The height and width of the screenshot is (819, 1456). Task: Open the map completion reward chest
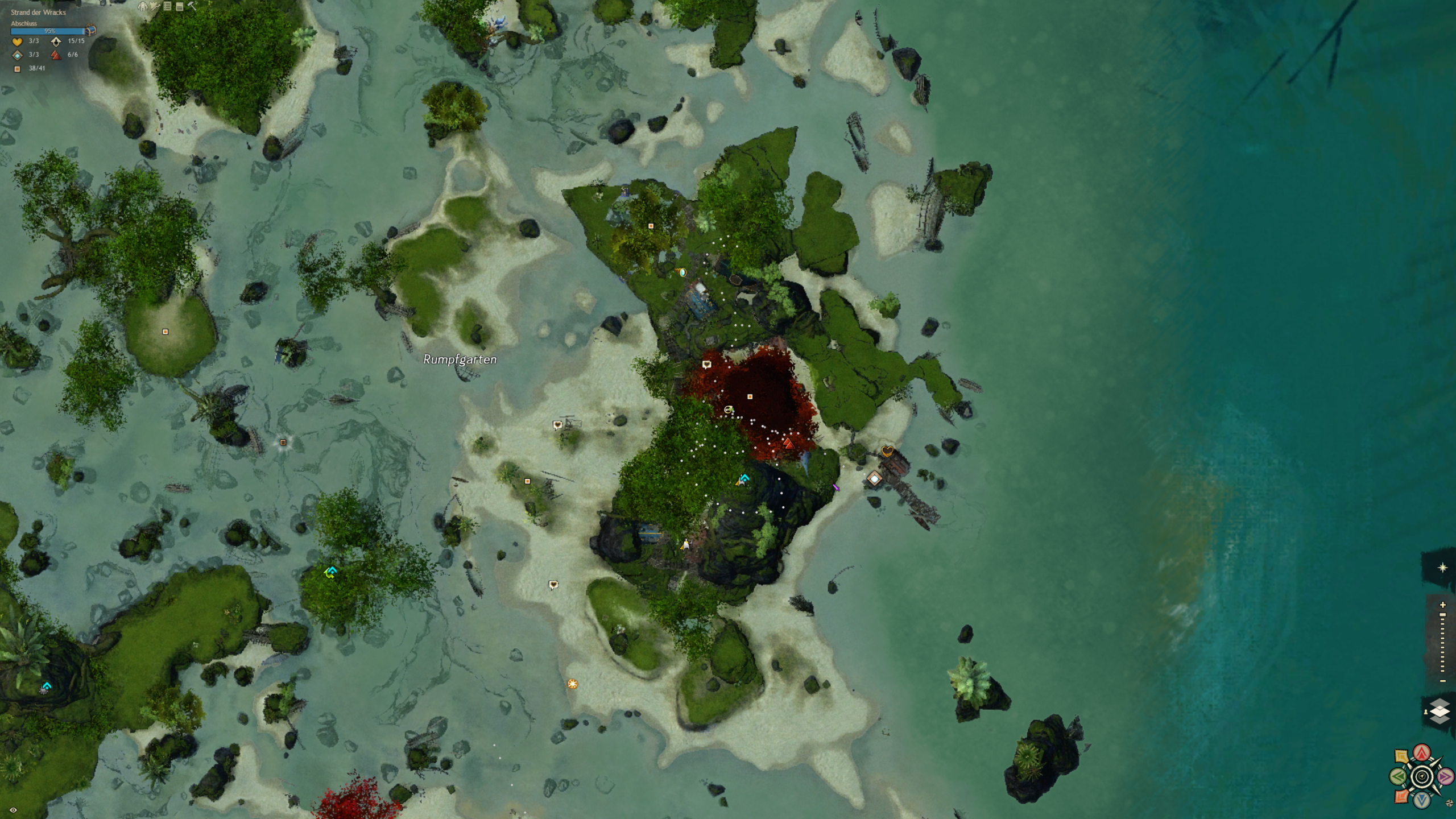(x=91, y=31)
